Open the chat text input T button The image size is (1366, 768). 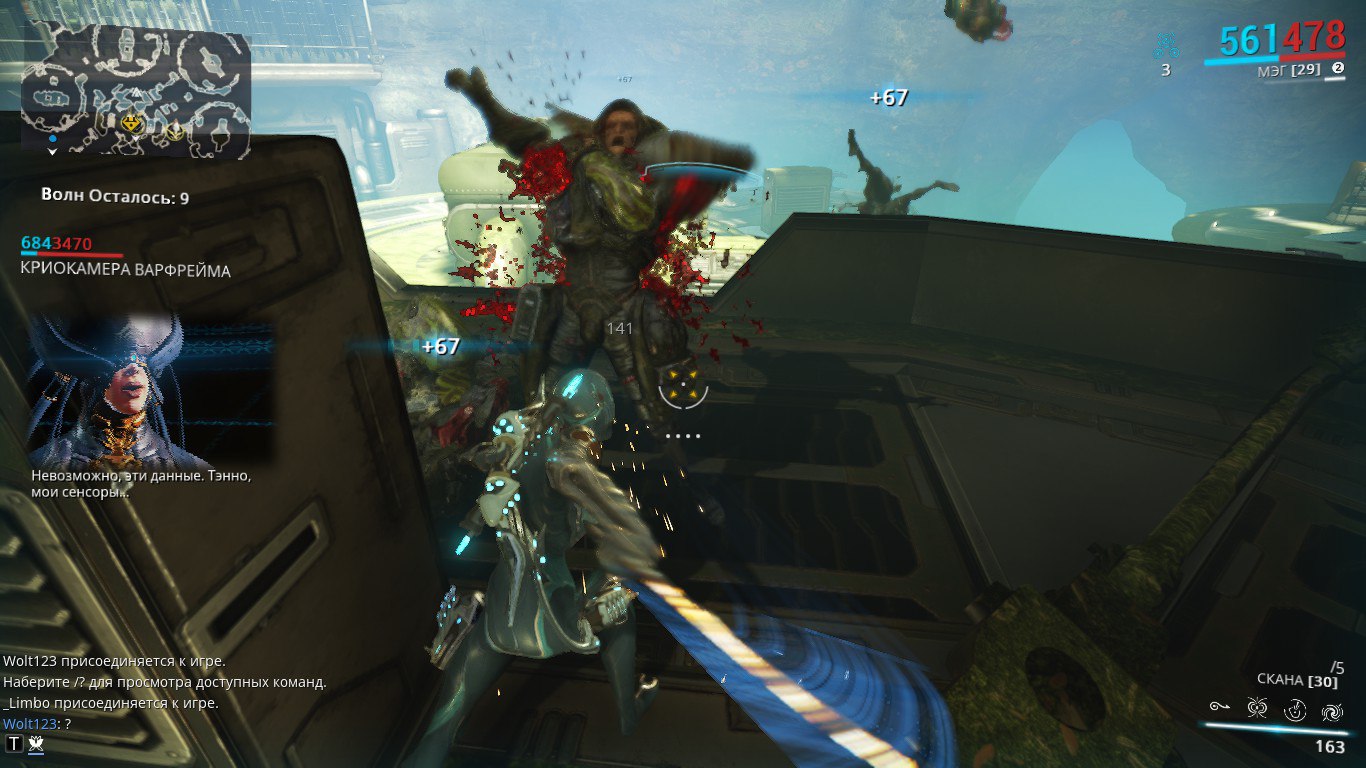point(14,743)
